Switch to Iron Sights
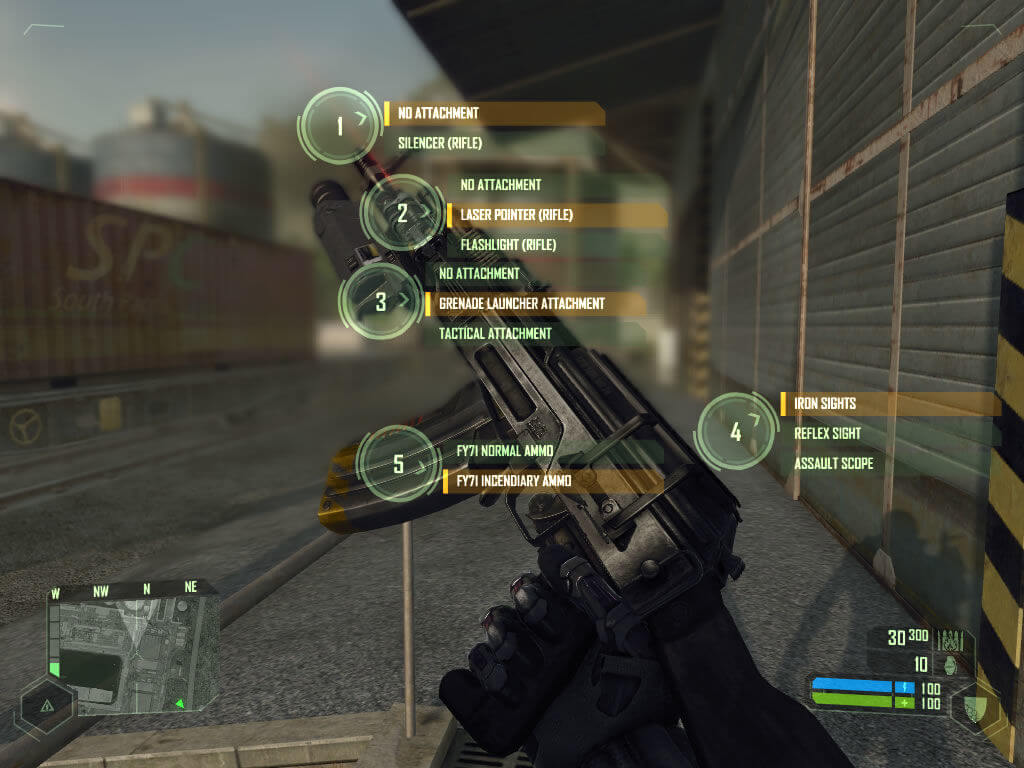This screenshot has width=1024, height=768. (x=825, y=404)
